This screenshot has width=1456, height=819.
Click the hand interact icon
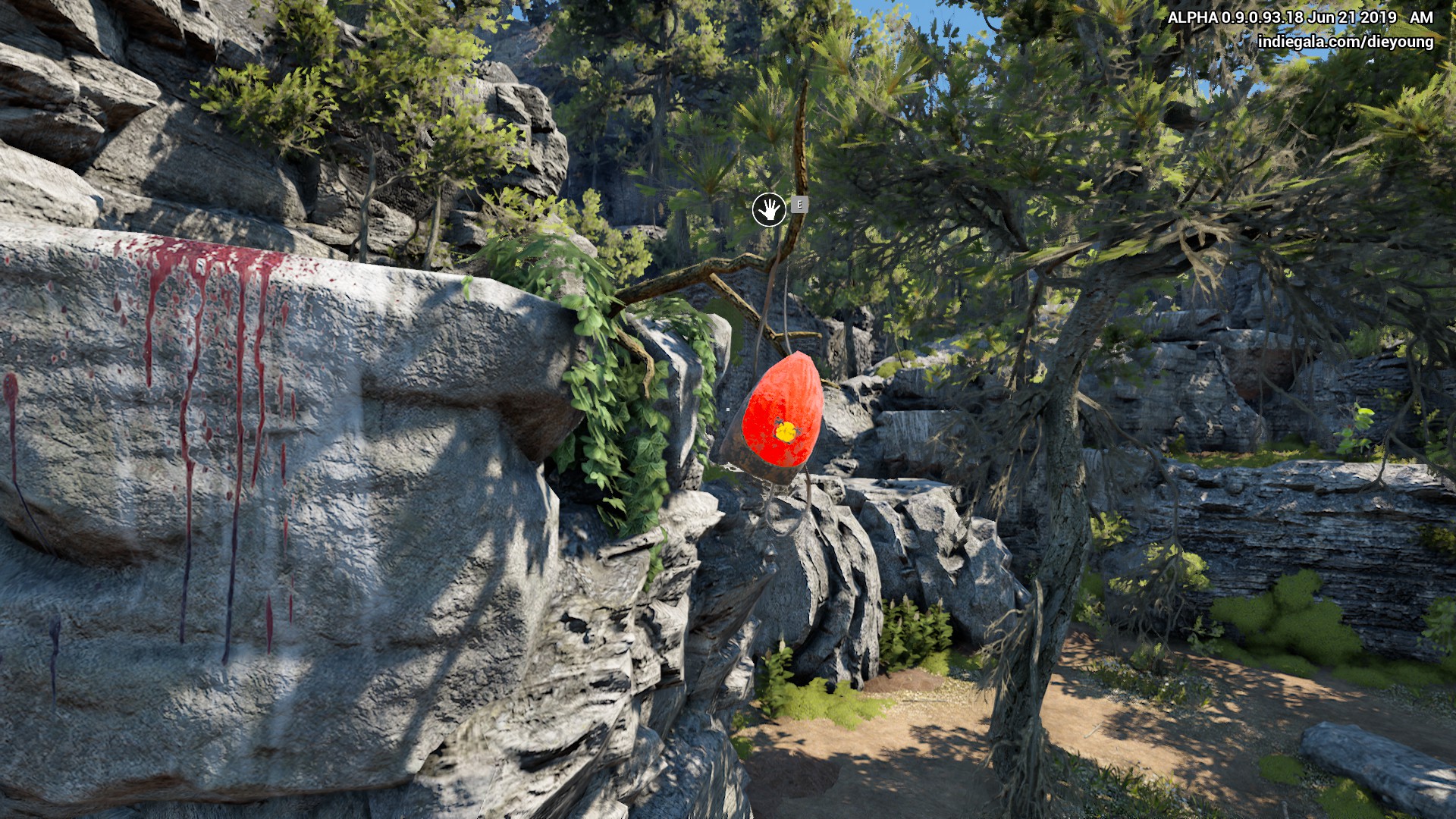(x=769, y=210)
